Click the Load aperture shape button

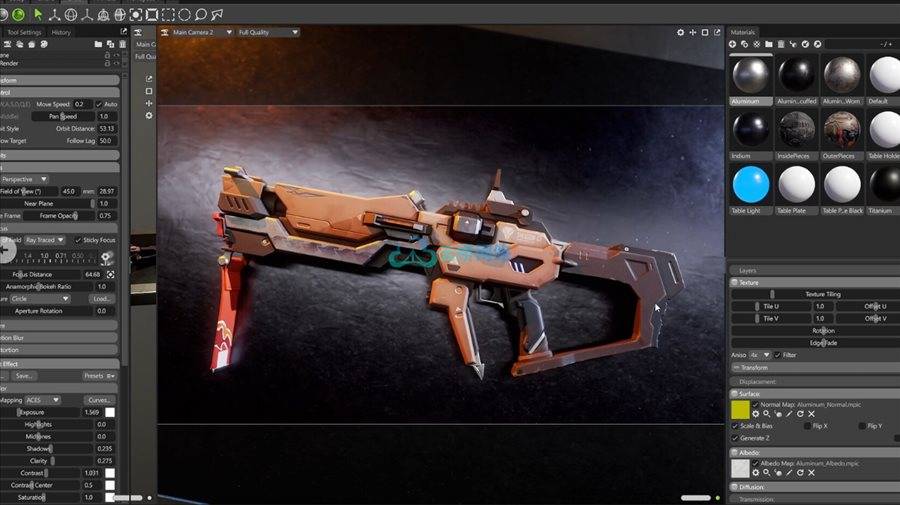pyautogui.click(x=101, y=298)
